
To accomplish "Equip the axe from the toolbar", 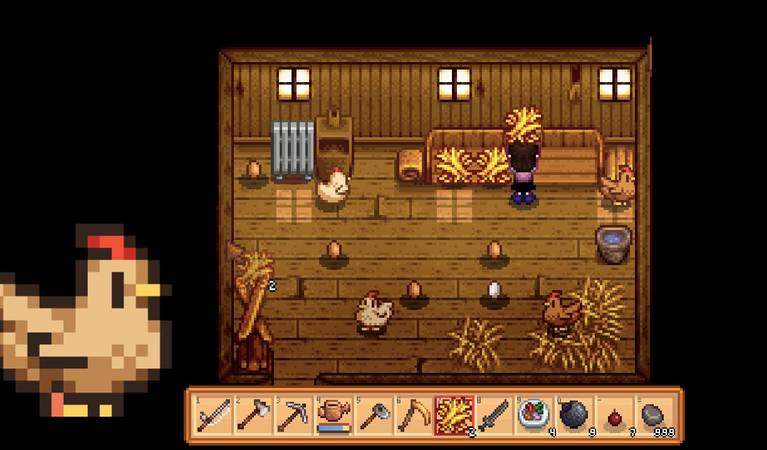I will pos(253,415).
